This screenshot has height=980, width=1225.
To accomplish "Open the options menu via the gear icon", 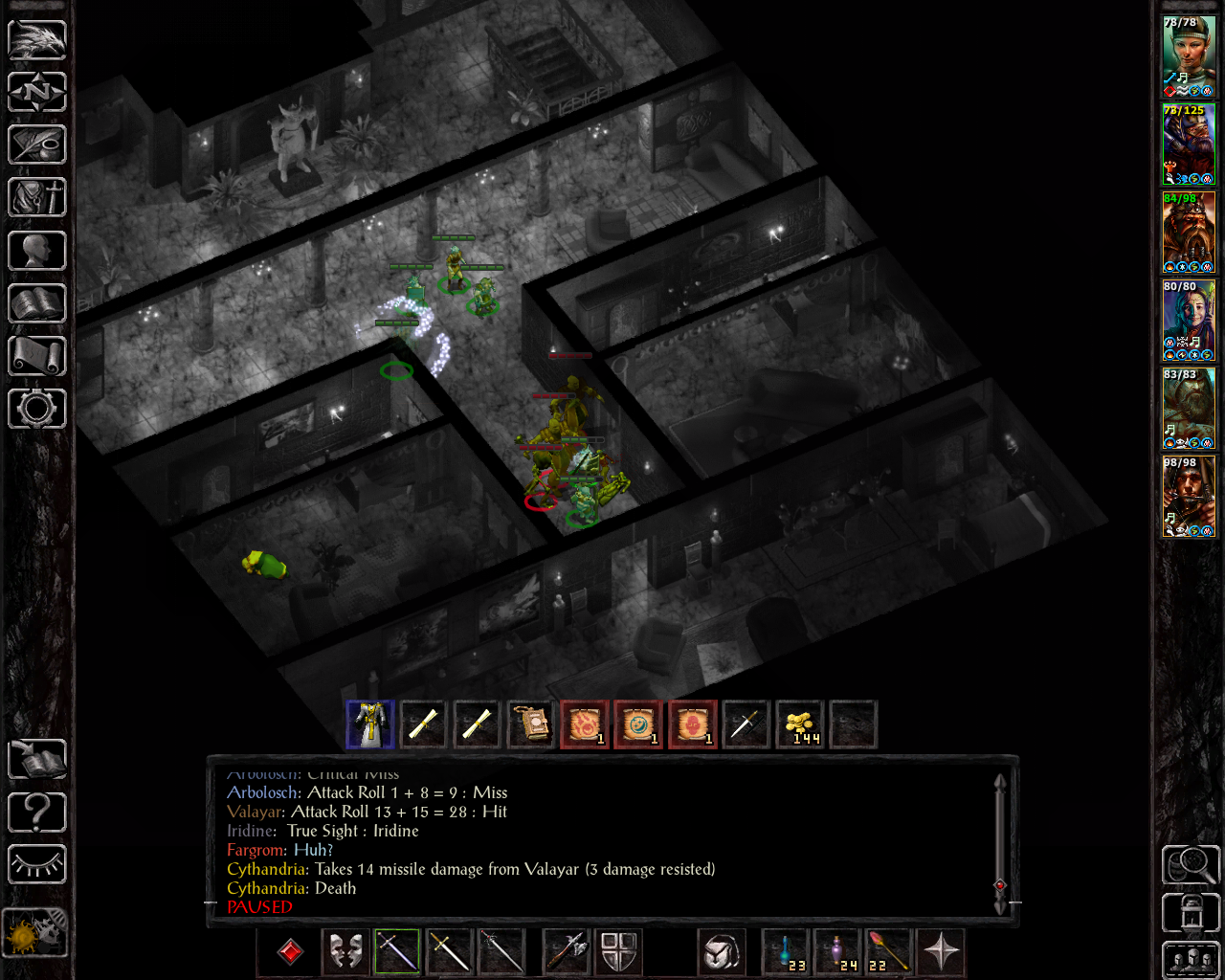I will [37, 409].
